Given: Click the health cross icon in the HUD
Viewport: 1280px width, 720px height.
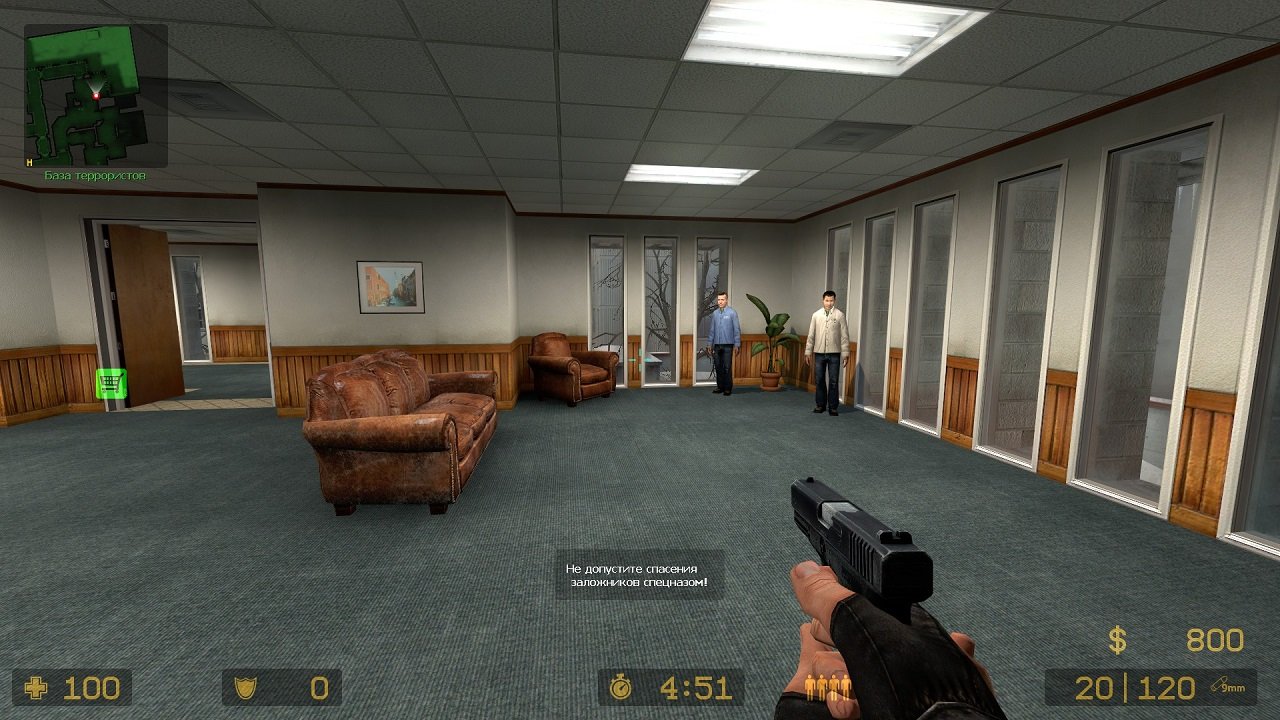Looking at the screenshot, I should coord(37,688).
